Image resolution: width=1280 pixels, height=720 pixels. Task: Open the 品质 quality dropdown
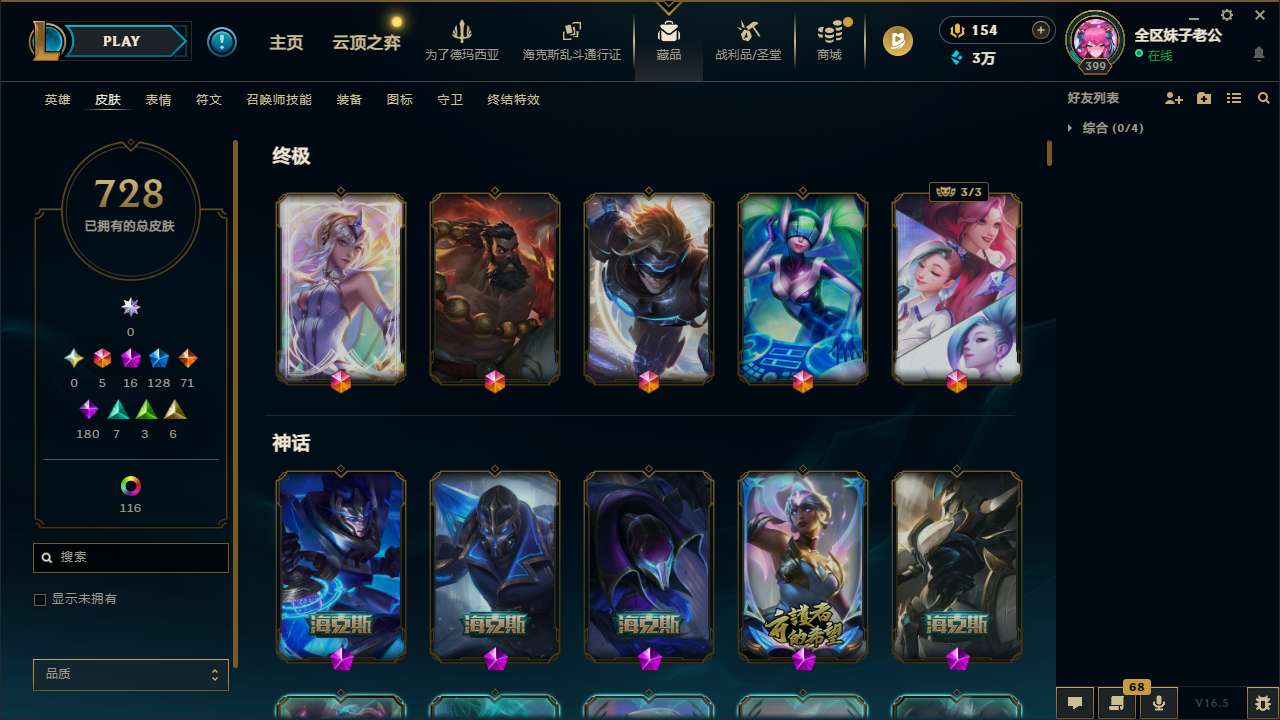(130, 674)
